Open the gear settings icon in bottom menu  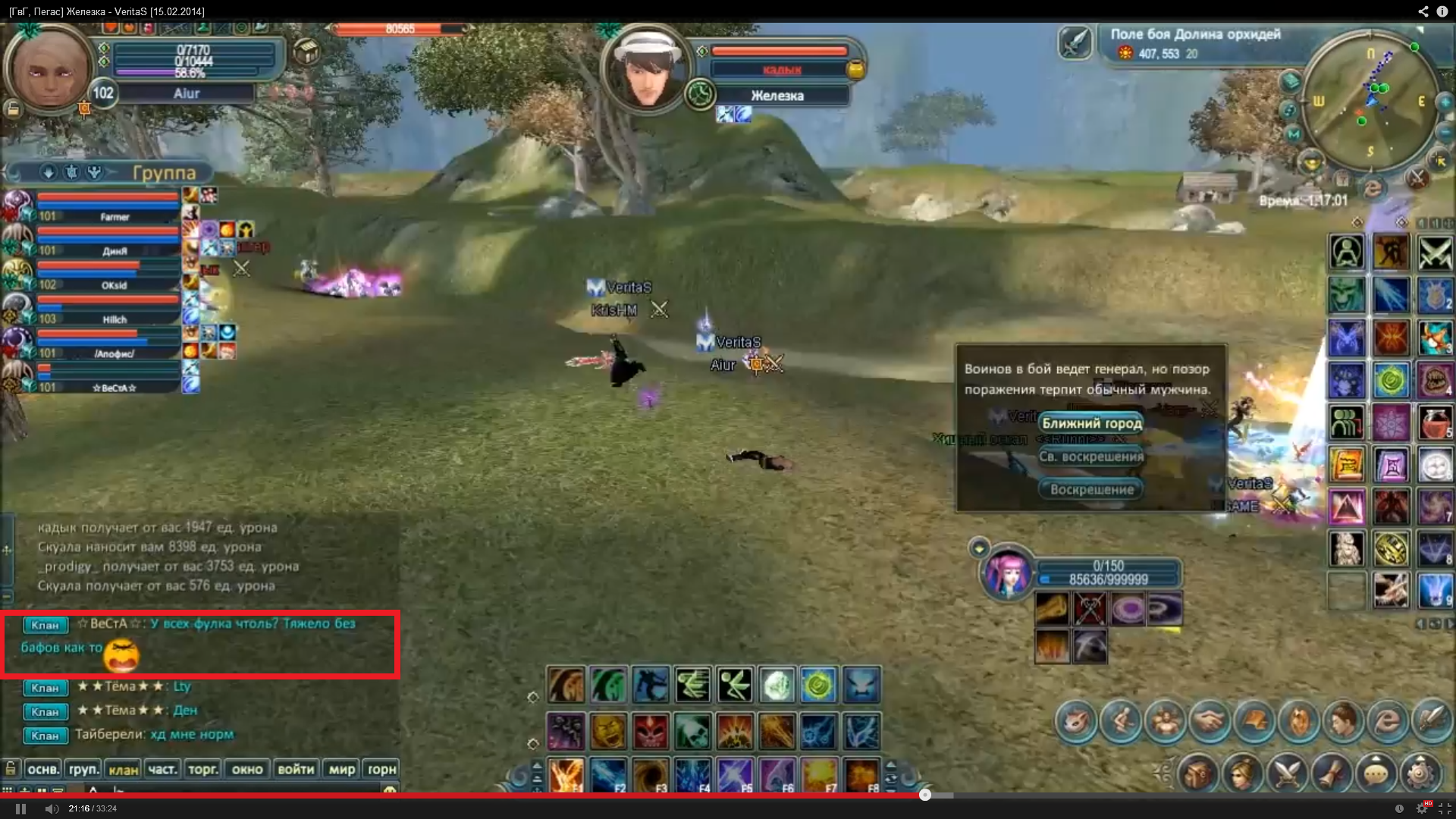[x=1420, y=773]
